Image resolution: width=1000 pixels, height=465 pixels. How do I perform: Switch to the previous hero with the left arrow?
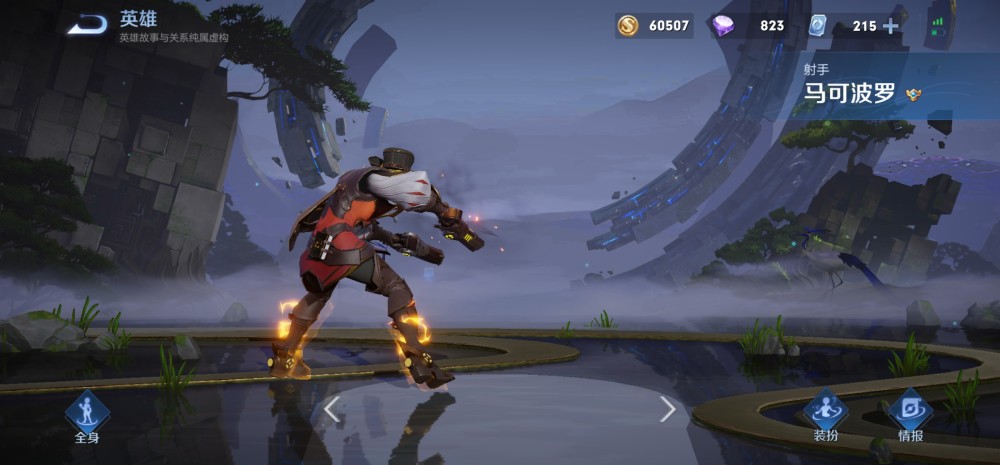coord(333,408)
